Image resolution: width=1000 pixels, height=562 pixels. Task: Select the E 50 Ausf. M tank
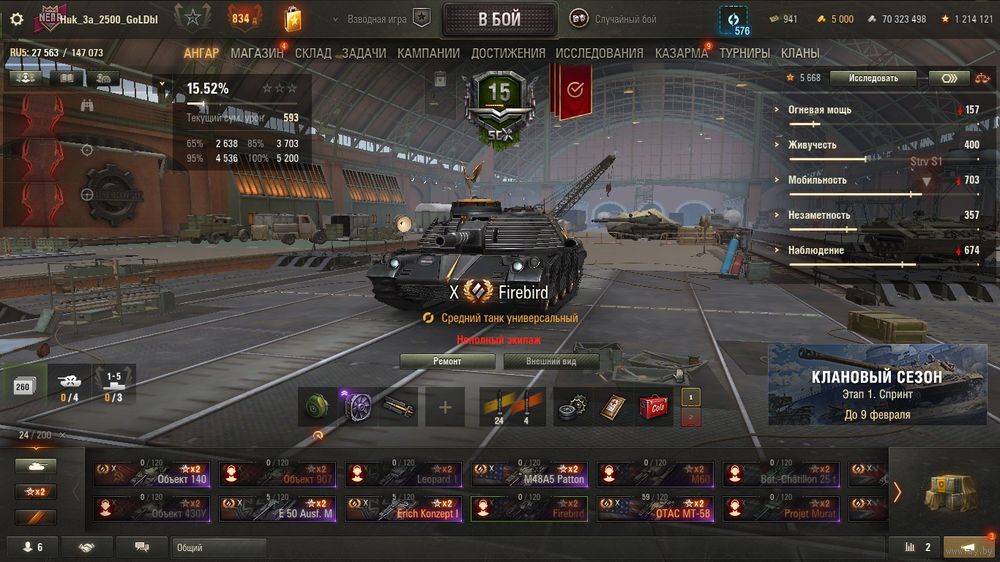(278, 508)
